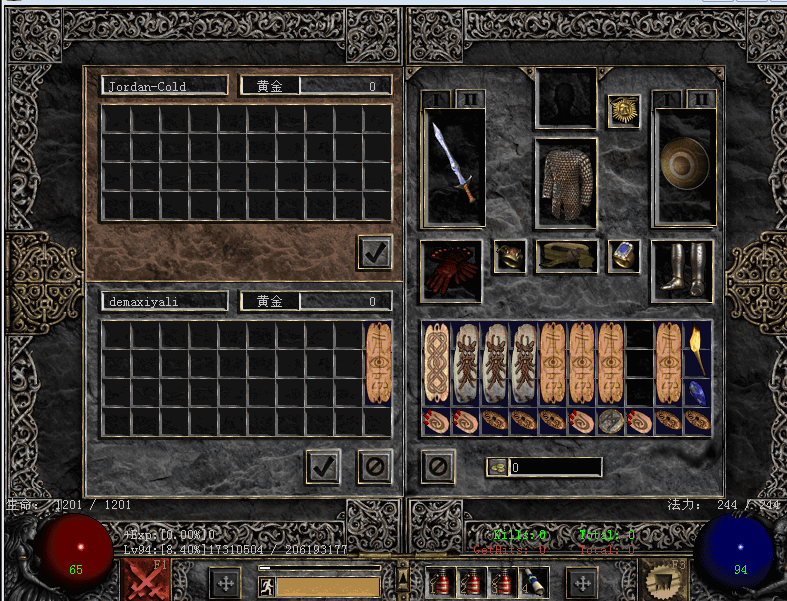Click the blue gem ring slot
This screenshot has height=601, width=787.
624,256
